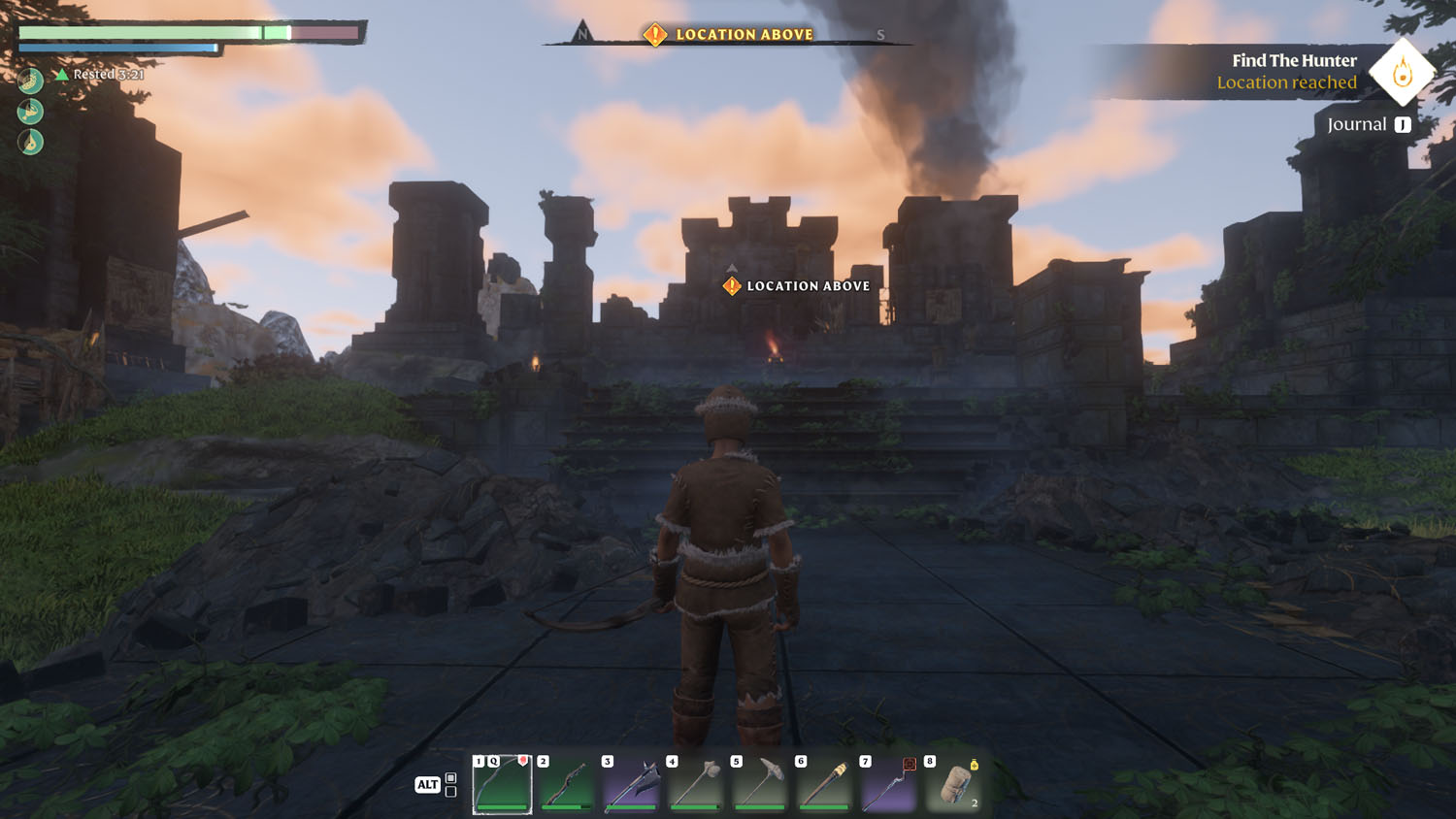Select the bow in hotbar slot 1
This screenshot has width=1456, height=819.
tap(502, 784)
